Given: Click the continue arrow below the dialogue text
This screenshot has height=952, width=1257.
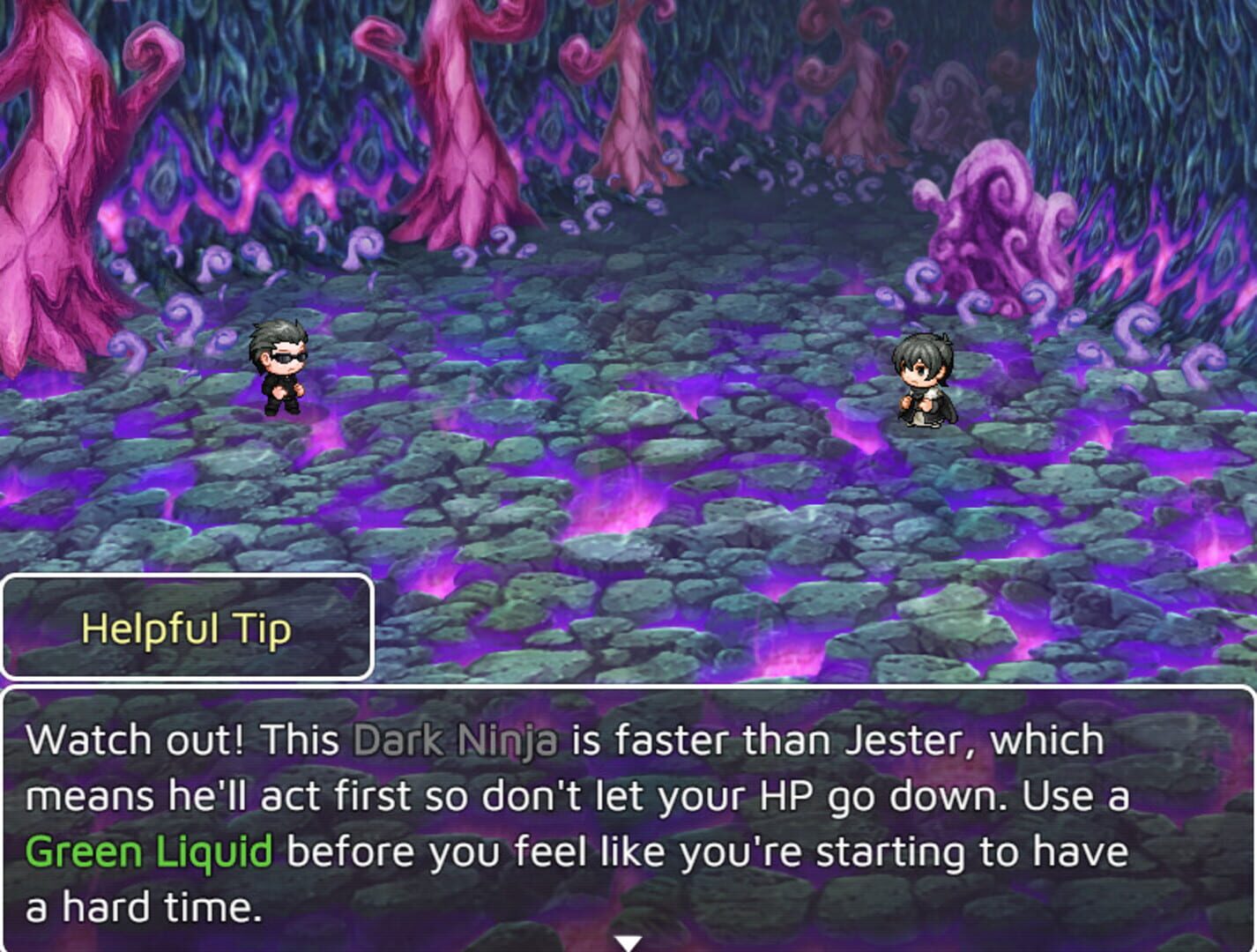Looking at the screenshot, I should click(628, 941).
